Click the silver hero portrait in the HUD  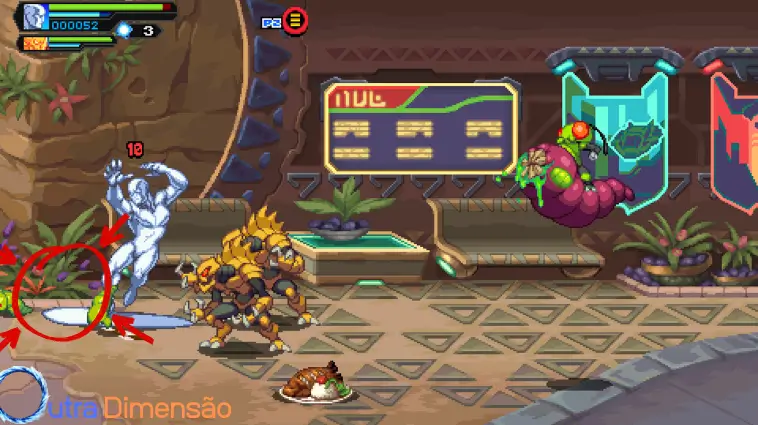point(35,16)
